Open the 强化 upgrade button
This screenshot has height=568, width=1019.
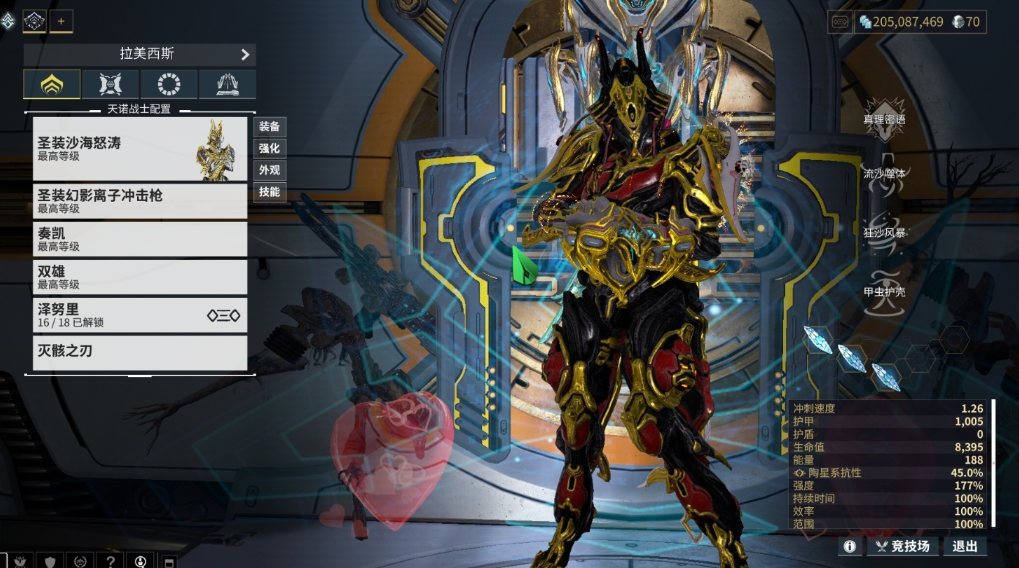coord(269,148)
